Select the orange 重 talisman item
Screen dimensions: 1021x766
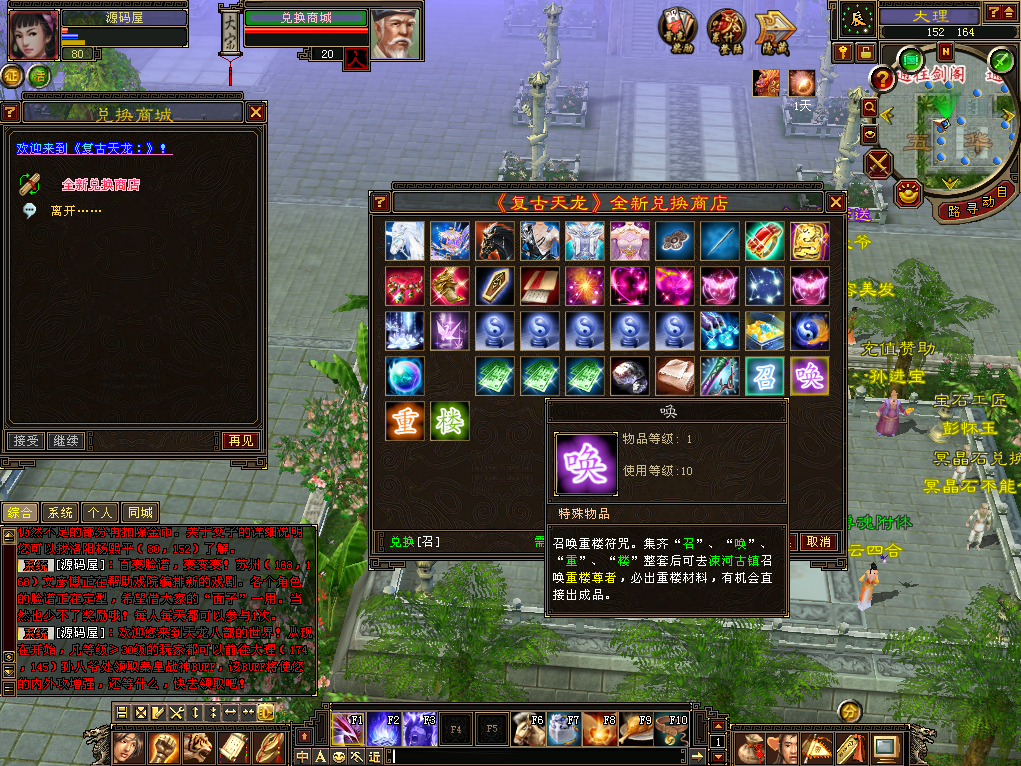pyautogui.click(x=405, y=421)
